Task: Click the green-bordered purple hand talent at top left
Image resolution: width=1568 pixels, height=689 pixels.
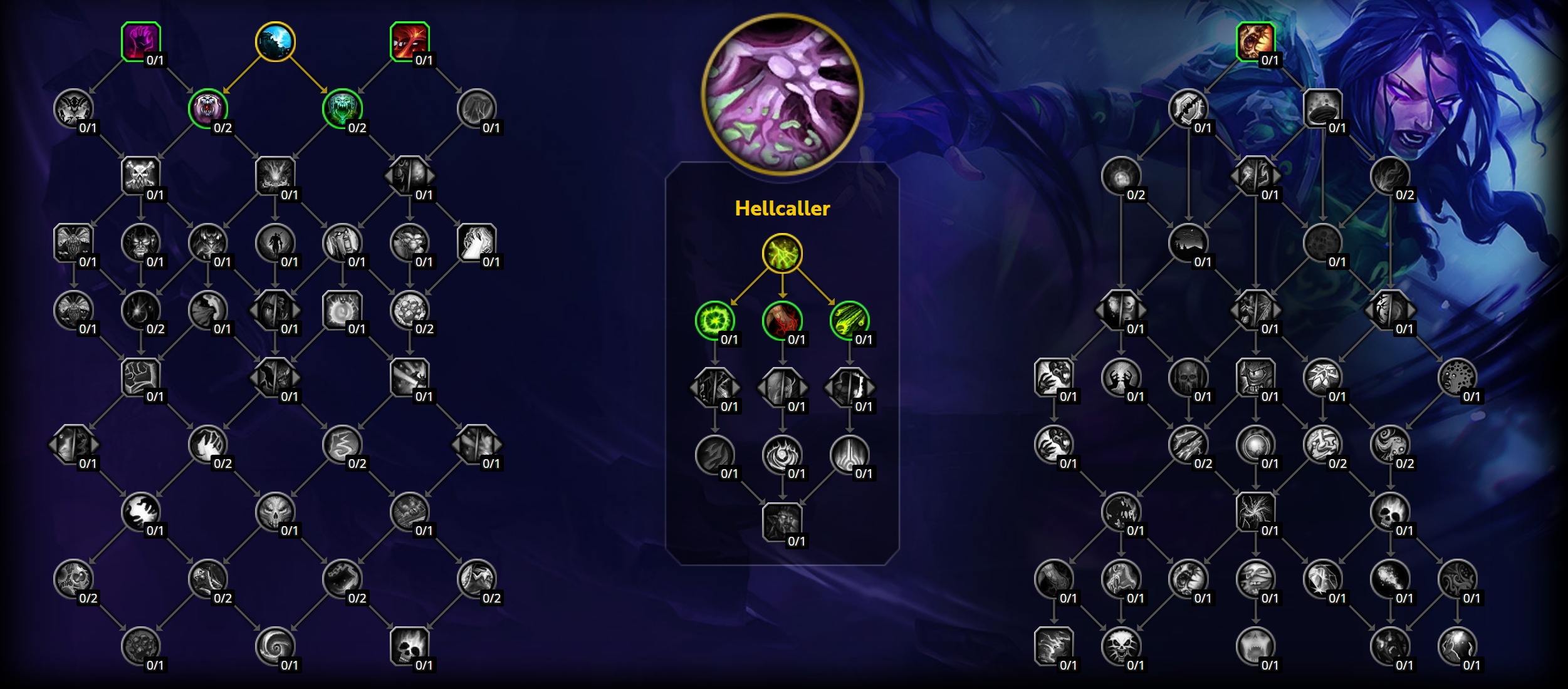Action: tap(142, 41)
